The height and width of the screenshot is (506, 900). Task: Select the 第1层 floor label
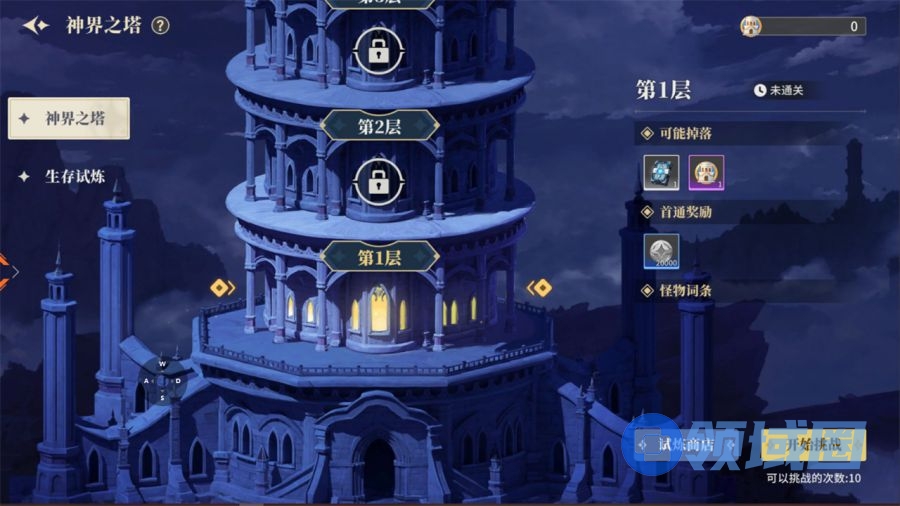pos(379,258)
